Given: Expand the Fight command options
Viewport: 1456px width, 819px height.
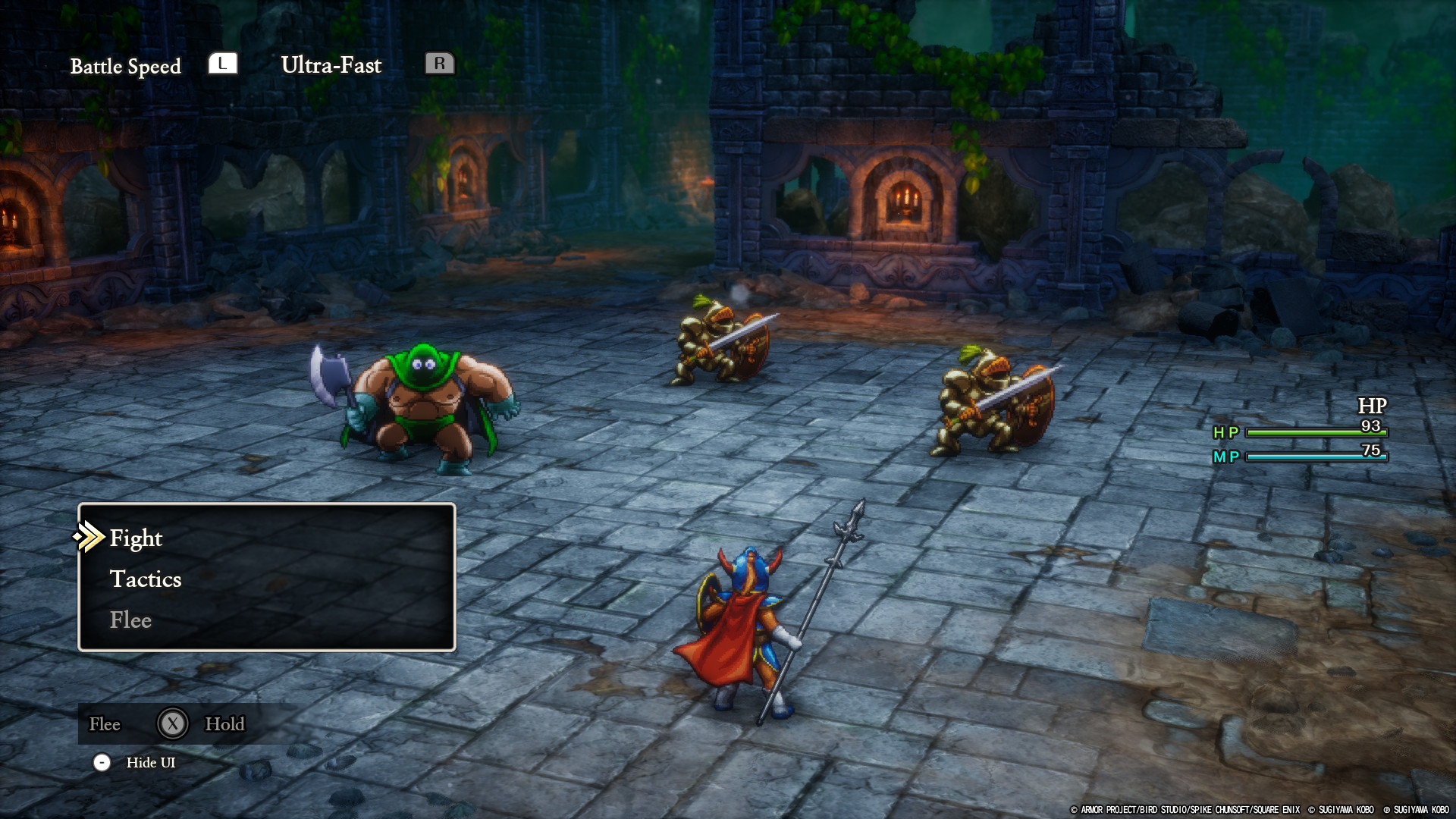Looking at the screenshot, I should pos(136,538).
